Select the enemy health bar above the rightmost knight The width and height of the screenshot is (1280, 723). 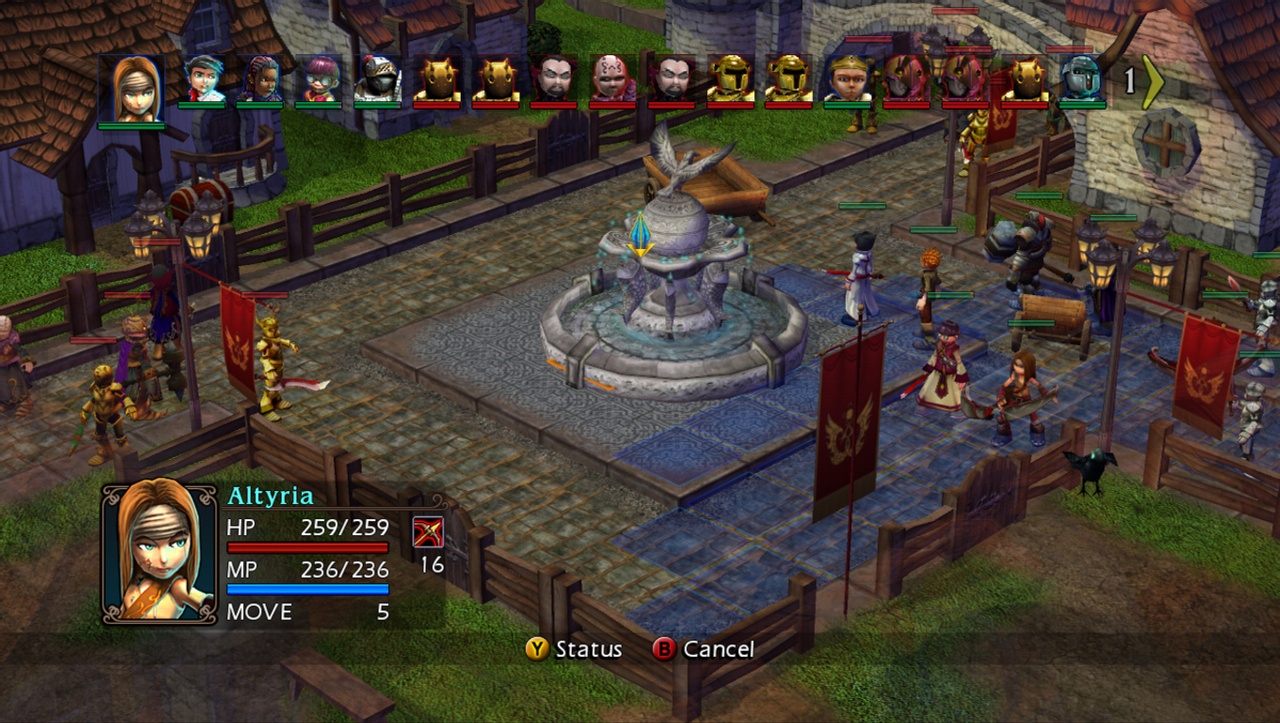(x=1068, y=49)
